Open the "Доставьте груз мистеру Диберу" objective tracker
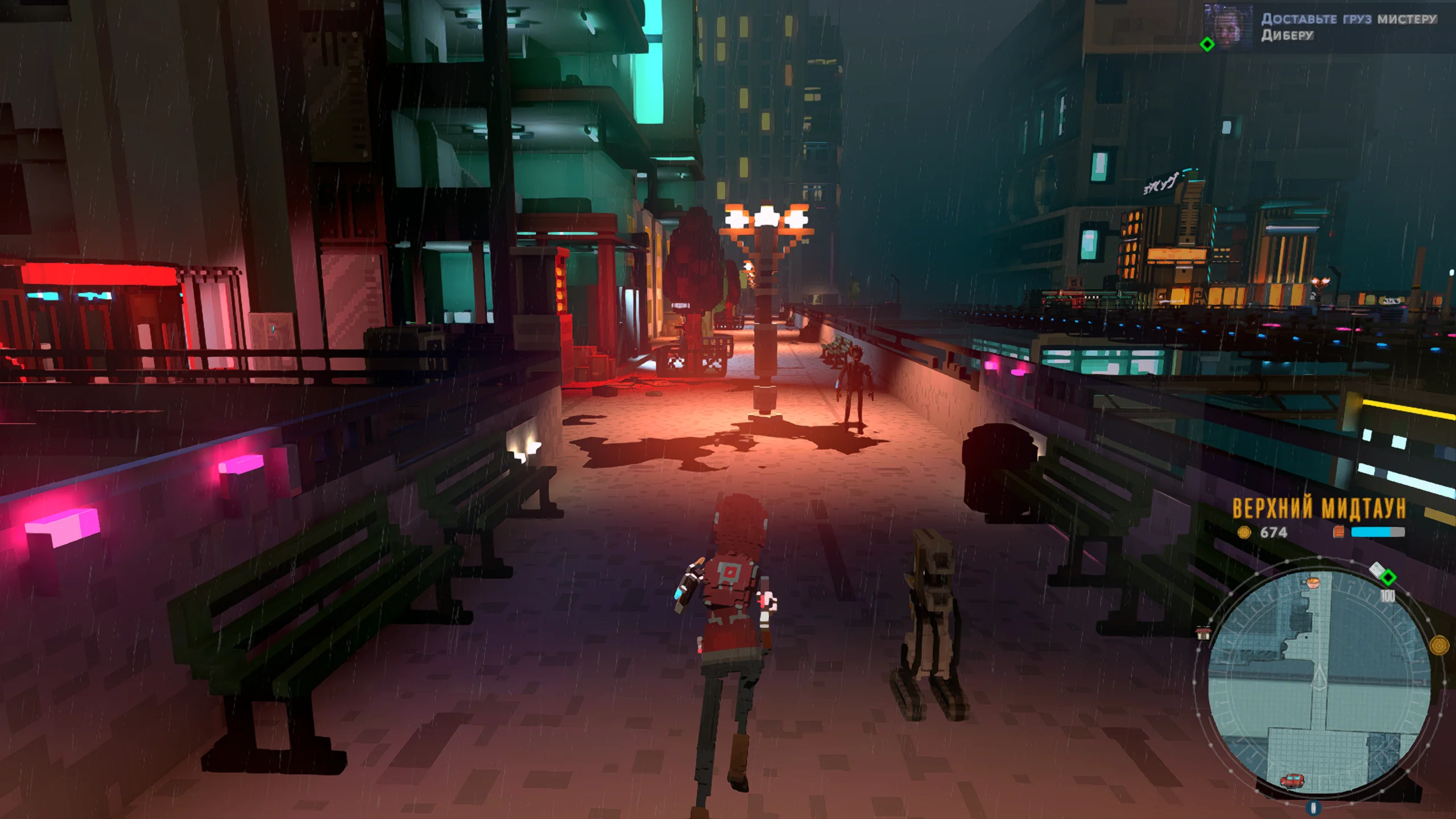The height and width of the screenshot is (819, 1456). pyautogui.click(x=1348, y=27)
